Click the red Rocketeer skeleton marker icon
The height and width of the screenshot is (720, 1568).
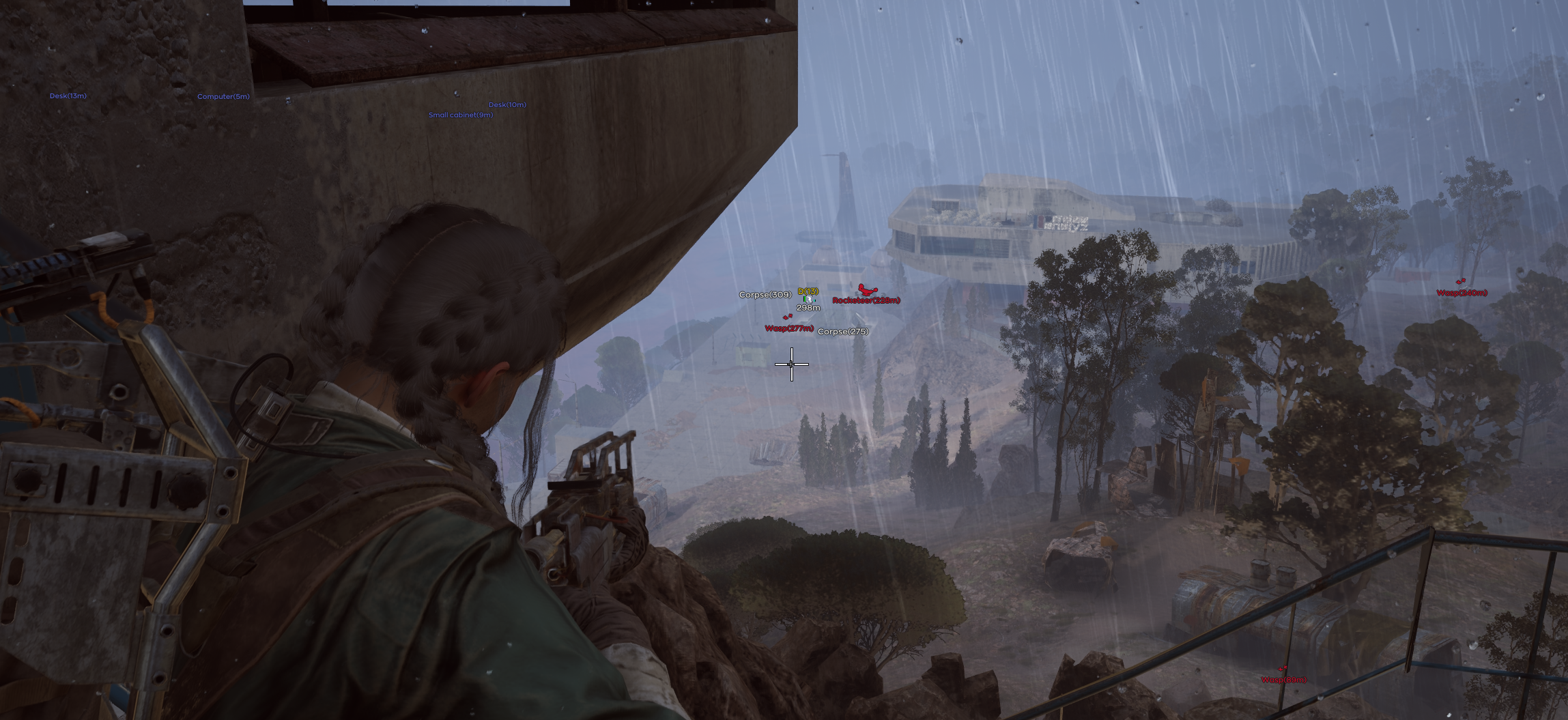click(x=868, y=289)
